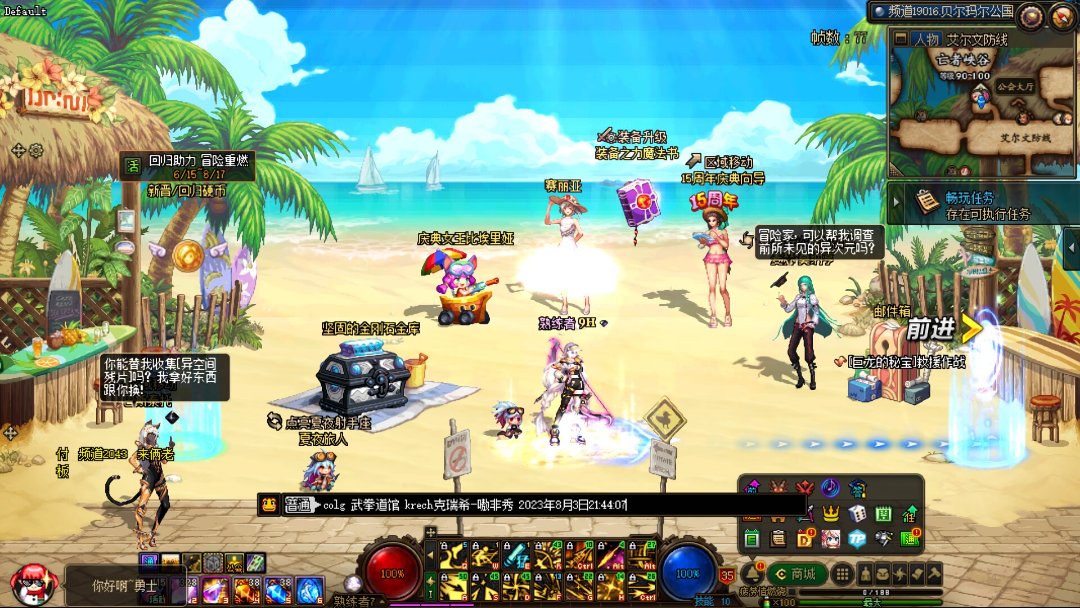Open the grid menu button
1080x608 pixels.
click(843, 573)
